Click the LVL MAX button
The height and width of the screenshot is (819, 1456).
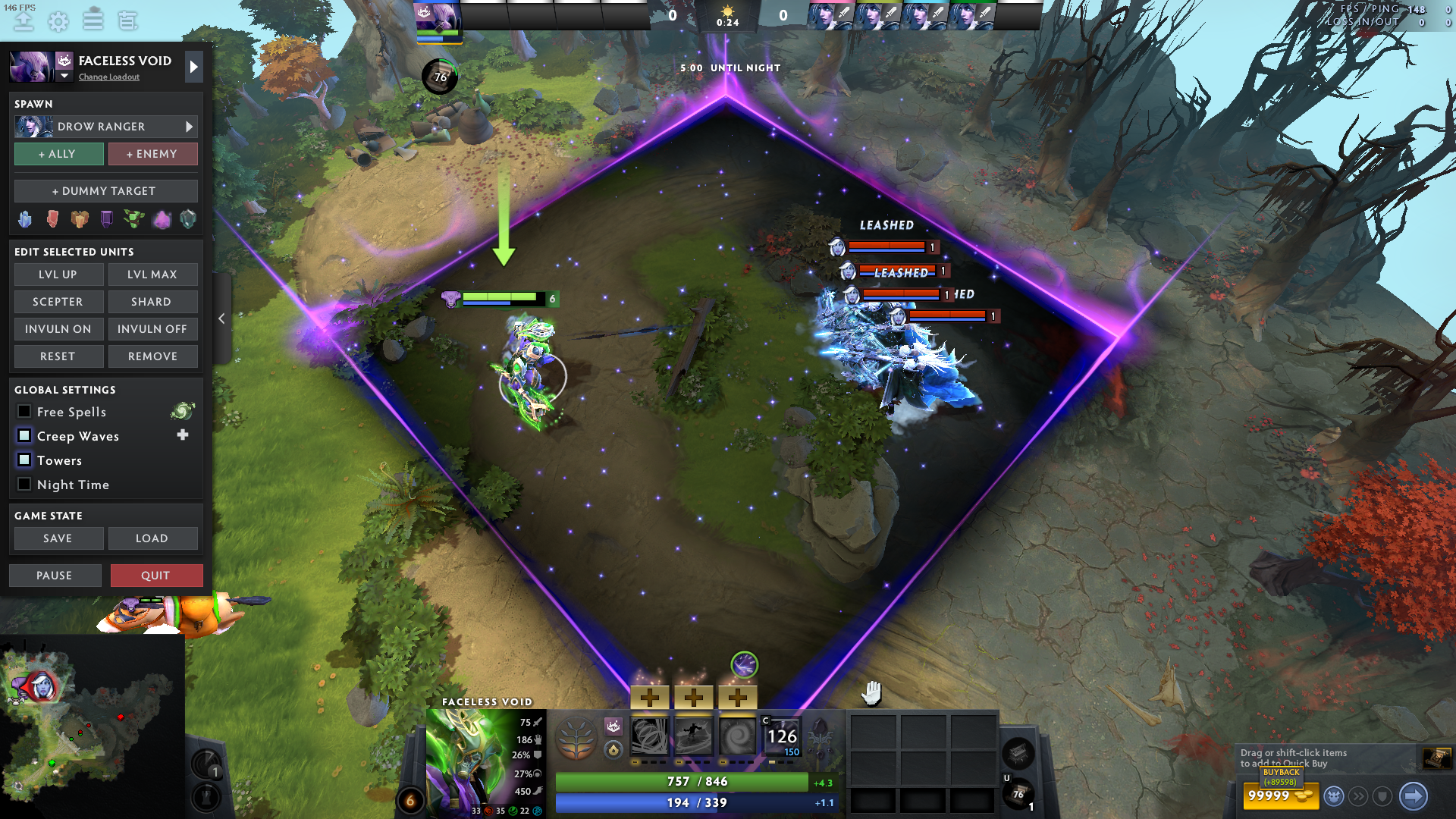click(x=152, y=275)
